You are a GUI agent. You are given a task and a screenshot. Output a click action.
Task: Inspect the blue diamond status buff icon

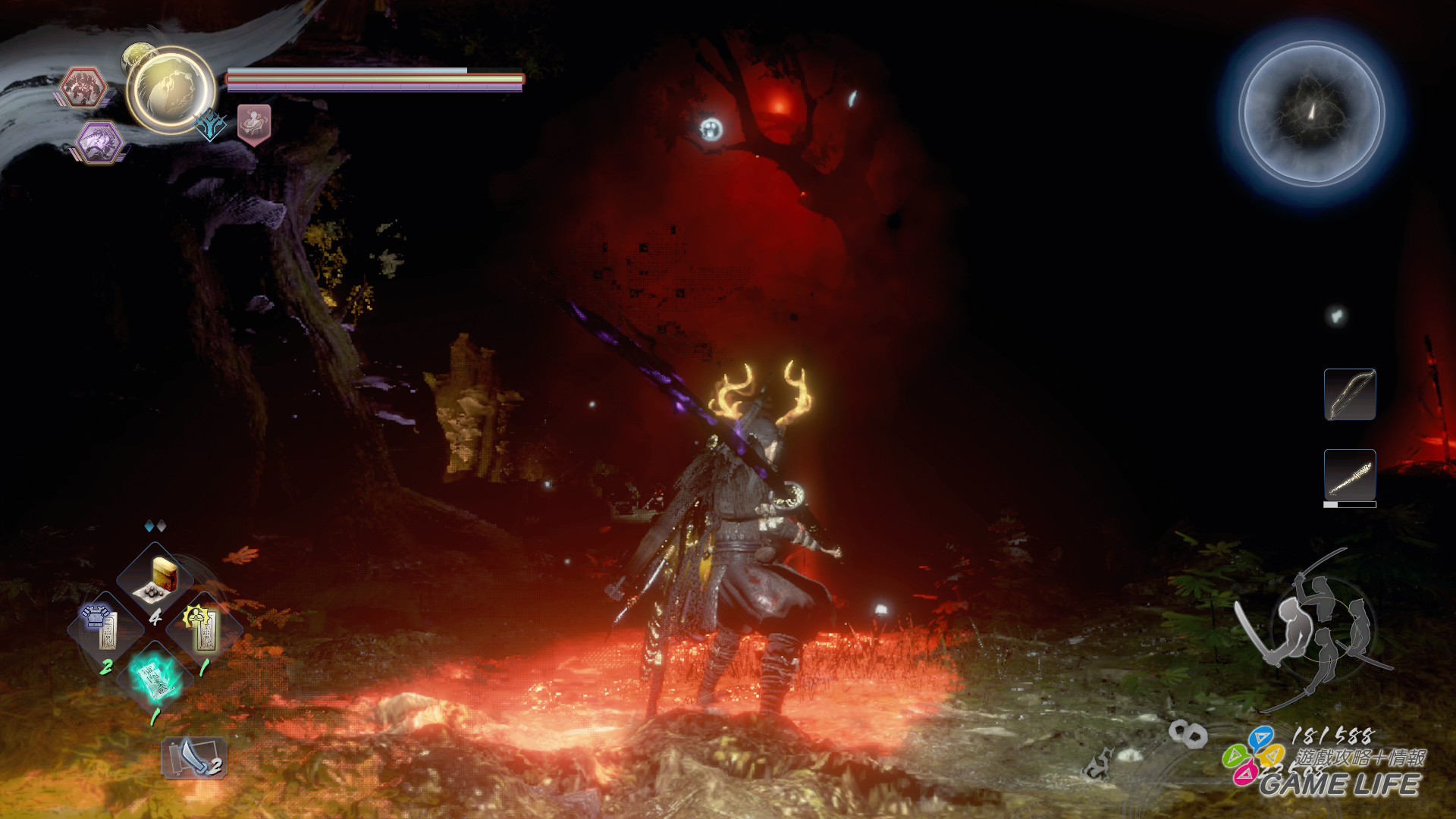point(210,124)
